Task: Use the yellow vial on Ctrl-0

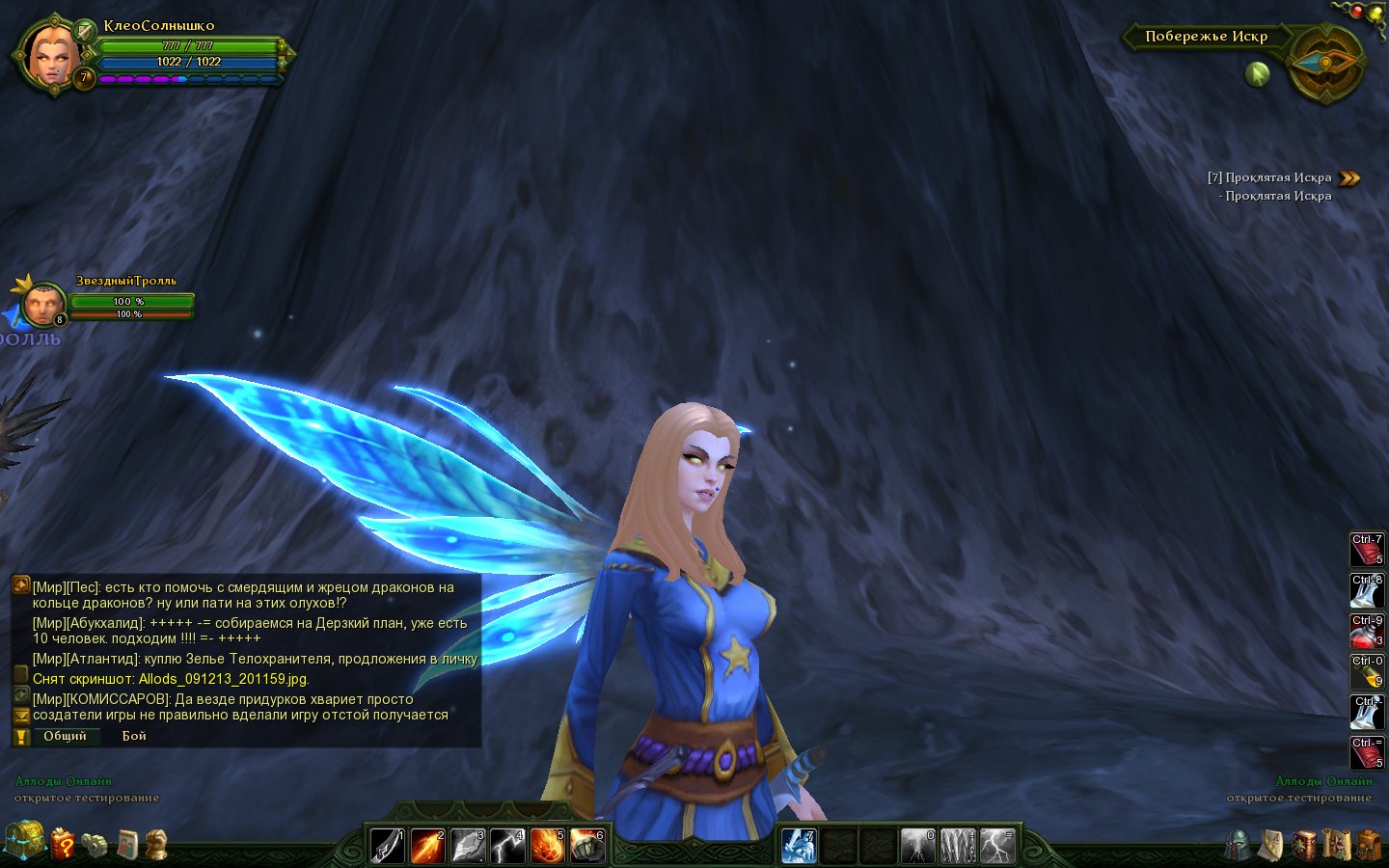Action: (x=1366, y=671)
